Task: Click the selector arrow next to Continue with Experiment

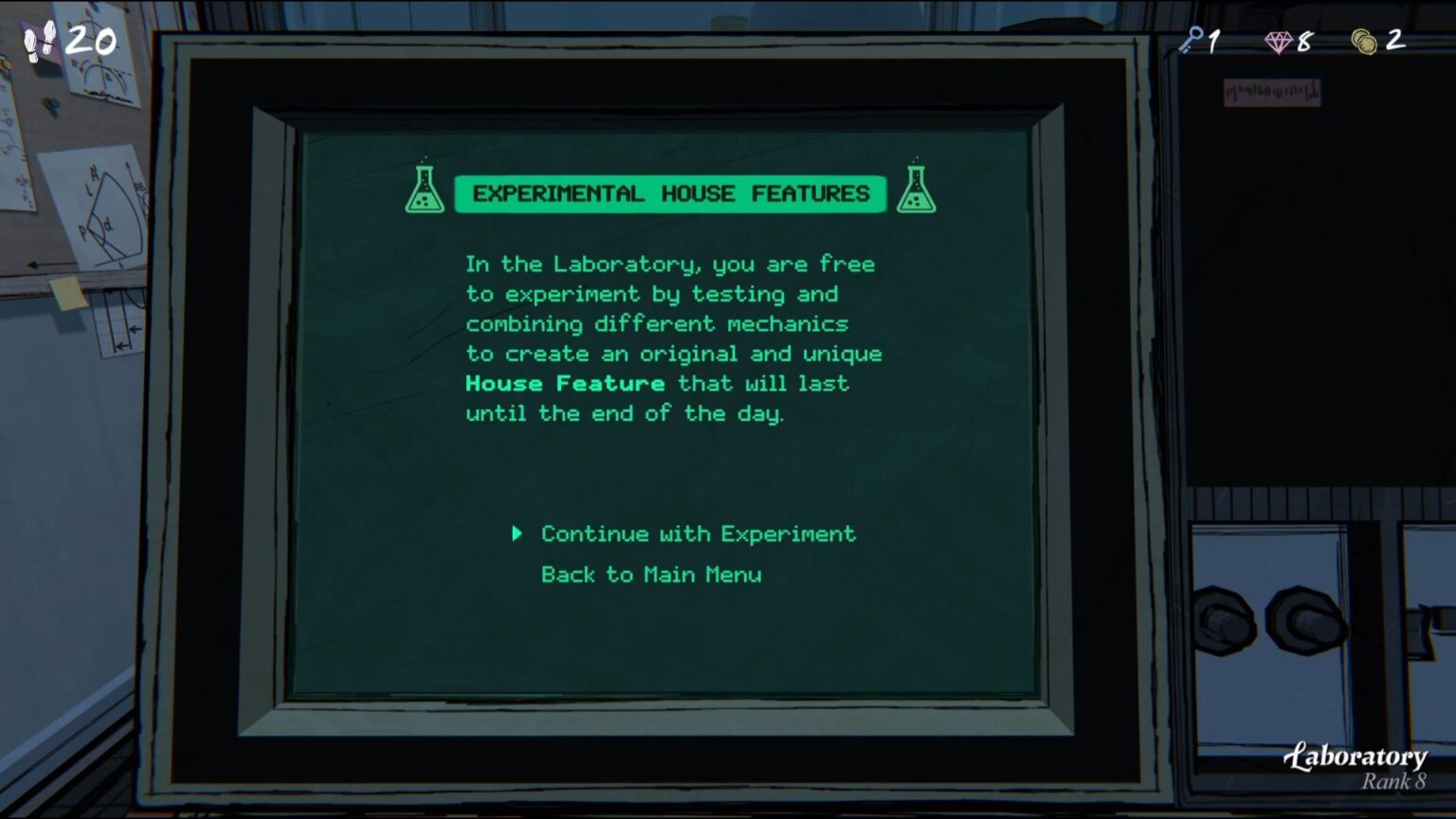Action: [x=518, y=534]
